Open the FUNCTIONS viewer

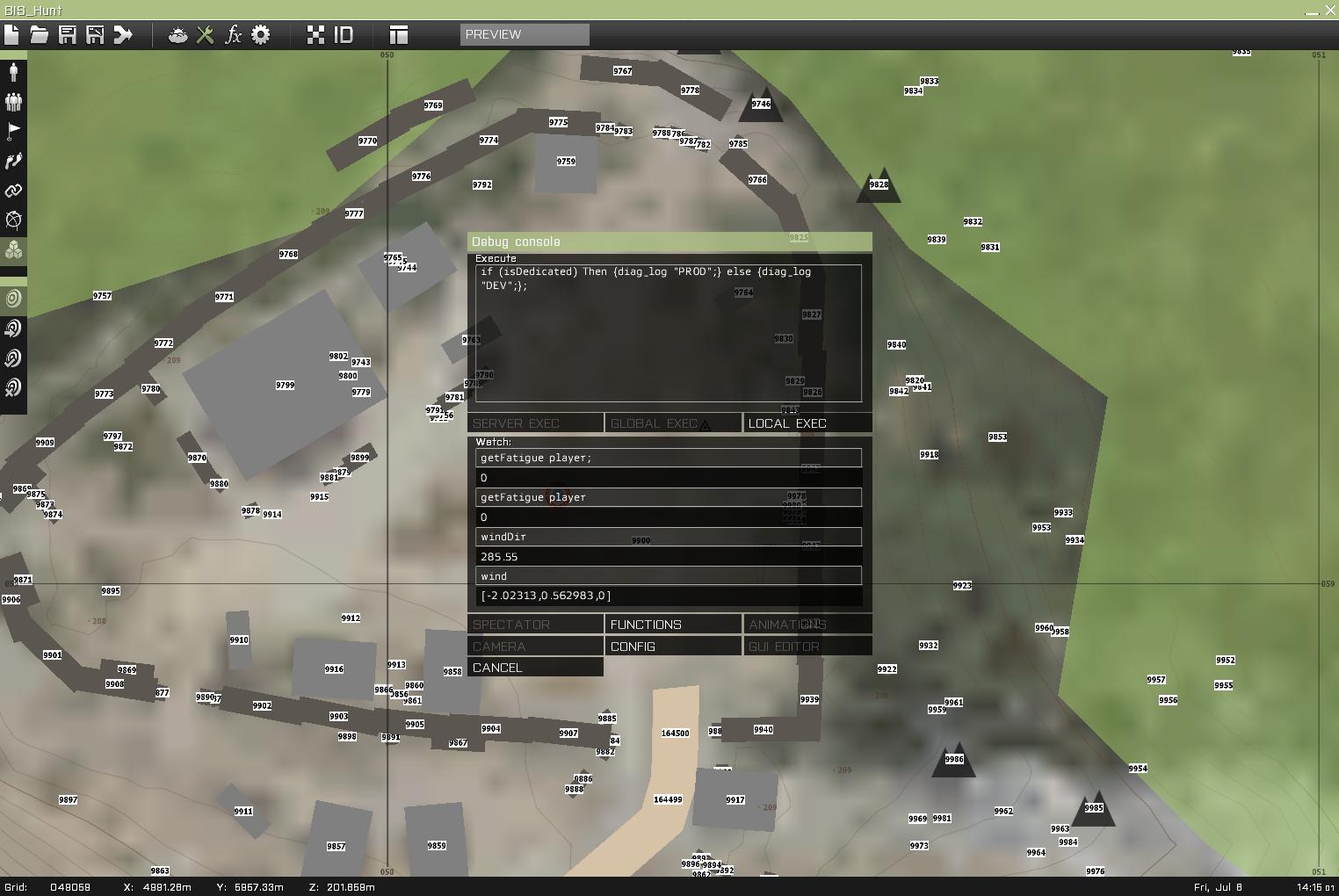pyautogui.click(x=672, y=625)
